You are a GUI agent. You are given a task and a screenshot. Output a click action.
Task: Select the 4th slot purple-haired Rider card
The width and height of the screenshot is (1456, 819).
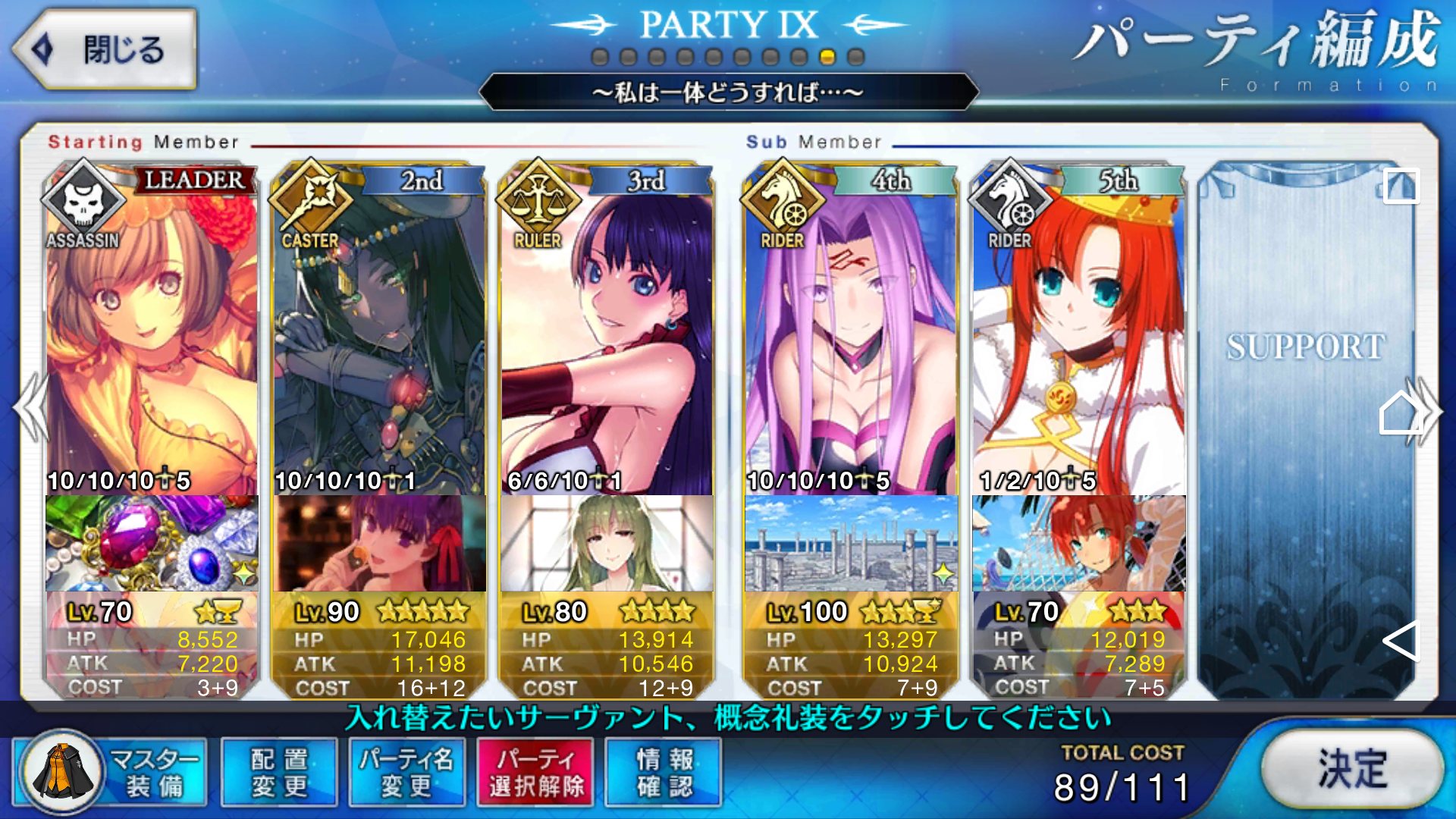pyautogui.click(x=851, y=334)
